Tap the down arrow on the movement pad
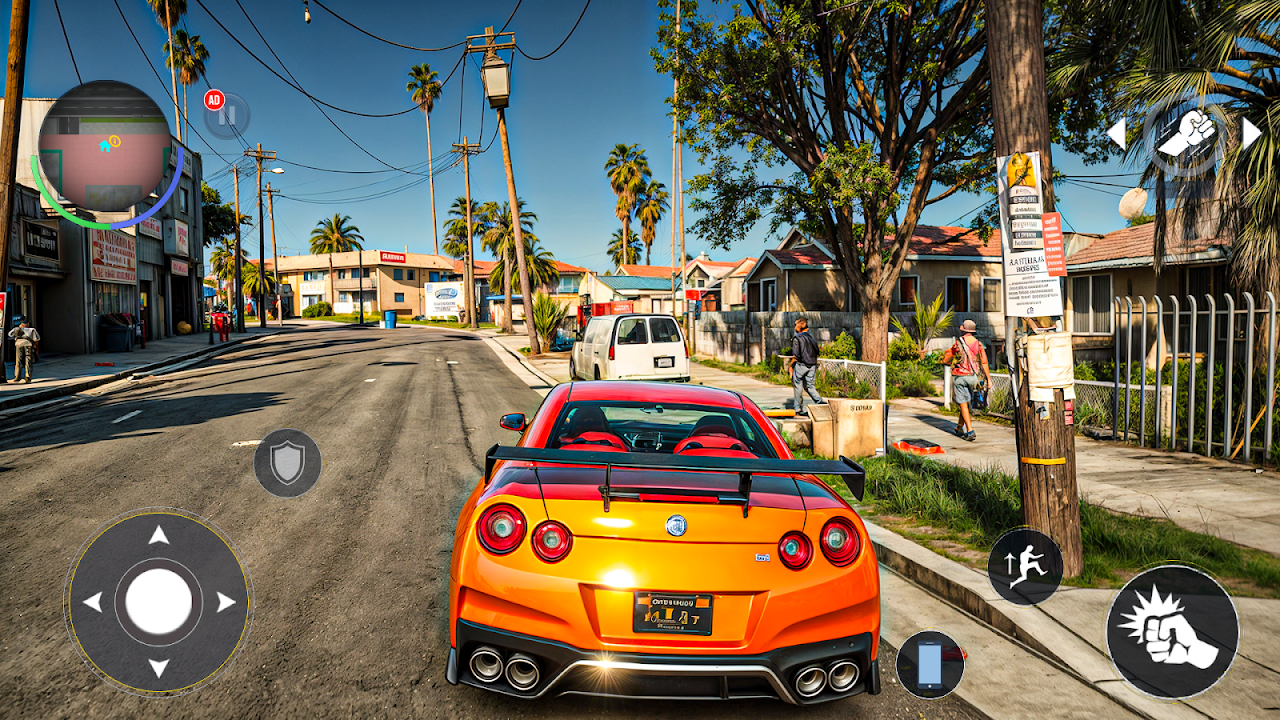The image size is (1280, 720). pos(158,667)
